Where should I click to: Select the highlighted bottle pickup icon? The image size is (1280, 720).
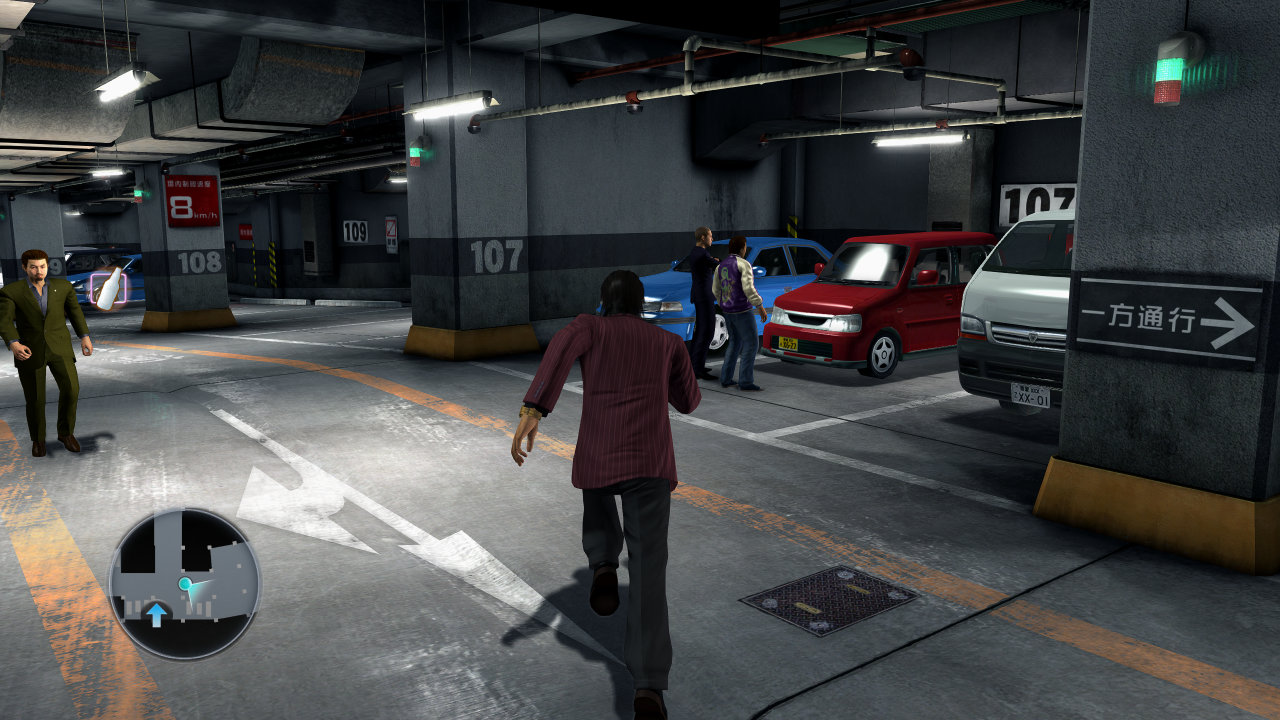click(108, 288)
